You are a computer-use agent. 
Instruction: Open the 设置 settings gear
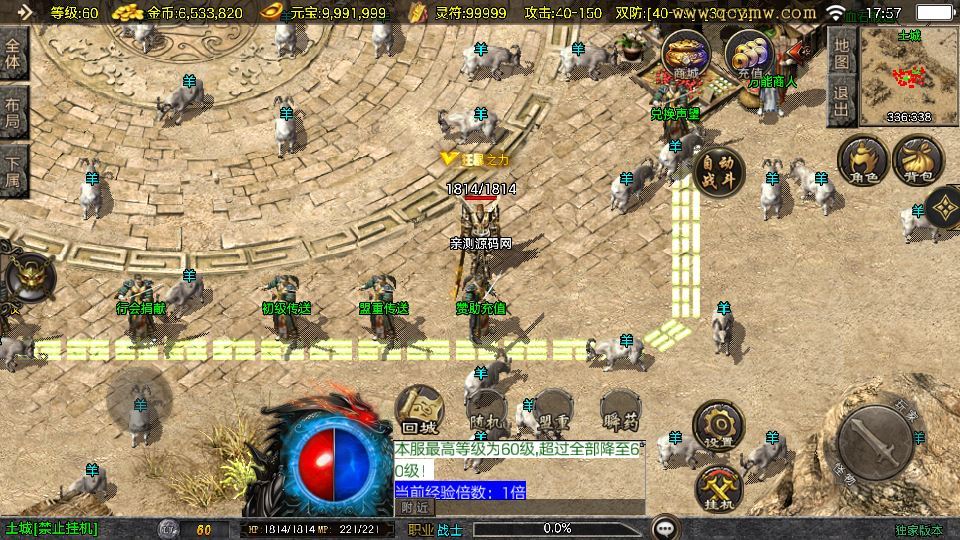(719, 427)
